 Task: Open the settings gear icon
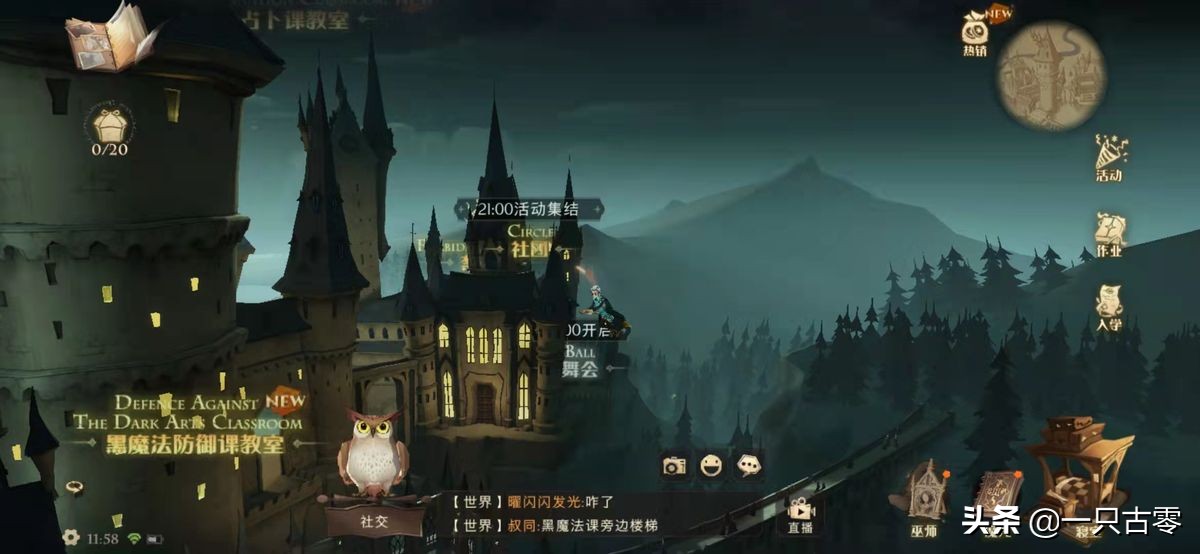71,537
